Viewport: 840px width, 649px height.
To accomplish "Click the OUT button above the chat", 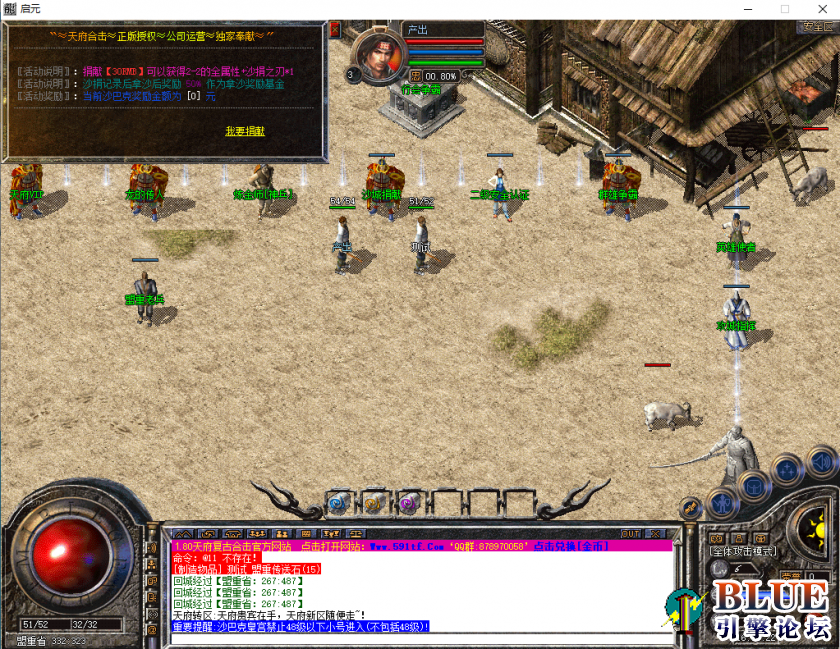I will pyautogui.click(x=631, y=534).
